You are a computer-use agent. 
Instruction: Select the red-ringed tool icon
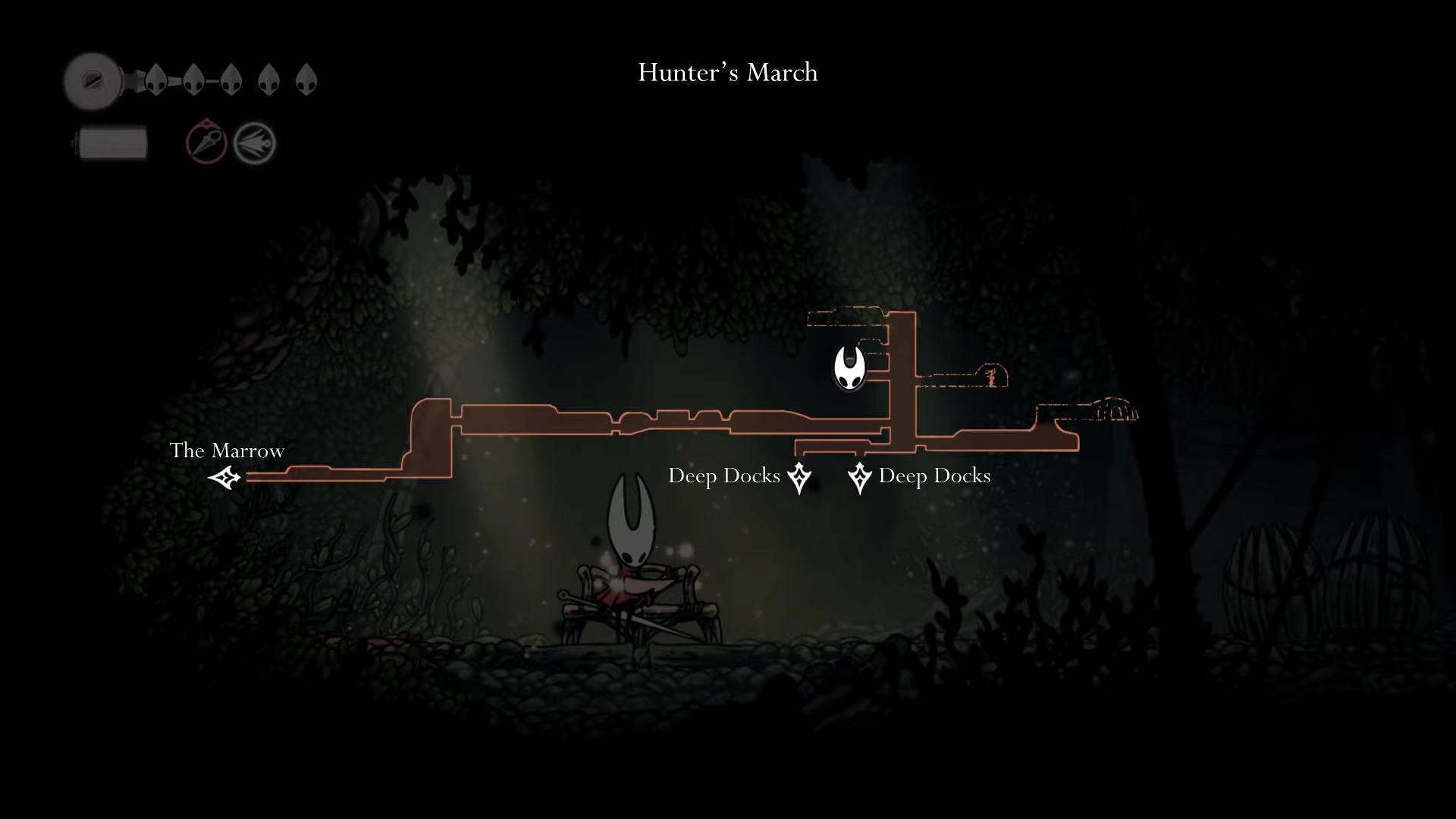(x=206, y=142)
